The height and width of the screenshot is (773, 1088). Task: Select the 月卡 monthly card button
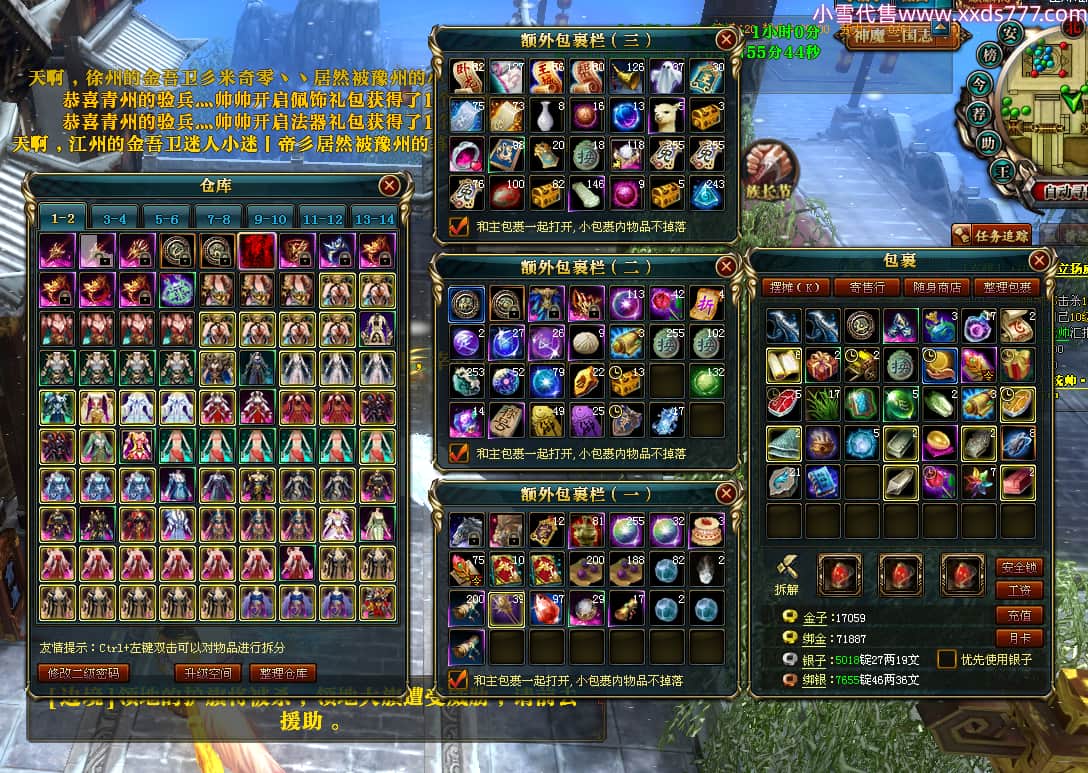(1019, 637)
